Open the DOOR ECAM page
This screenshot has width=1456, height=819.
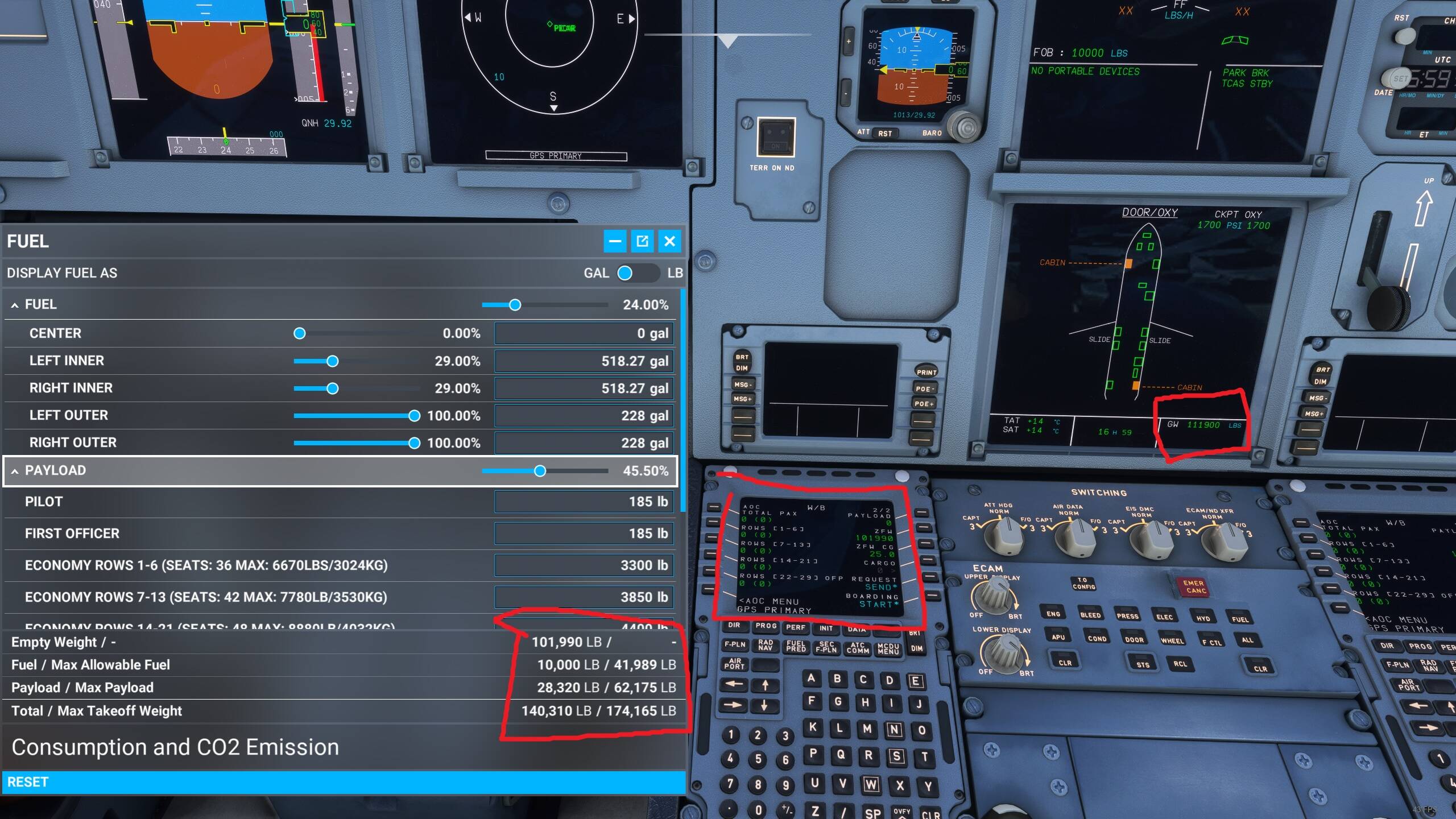pos(1134,639)
